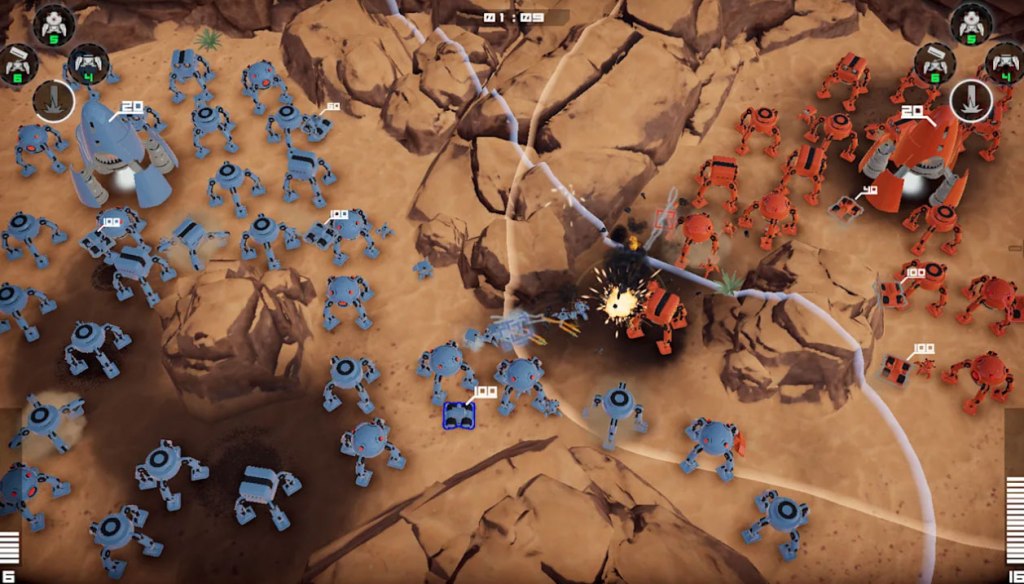Select the blue side's cost-5 unit icon
This screenshot has width=1024, height=584.
[53, 24]
